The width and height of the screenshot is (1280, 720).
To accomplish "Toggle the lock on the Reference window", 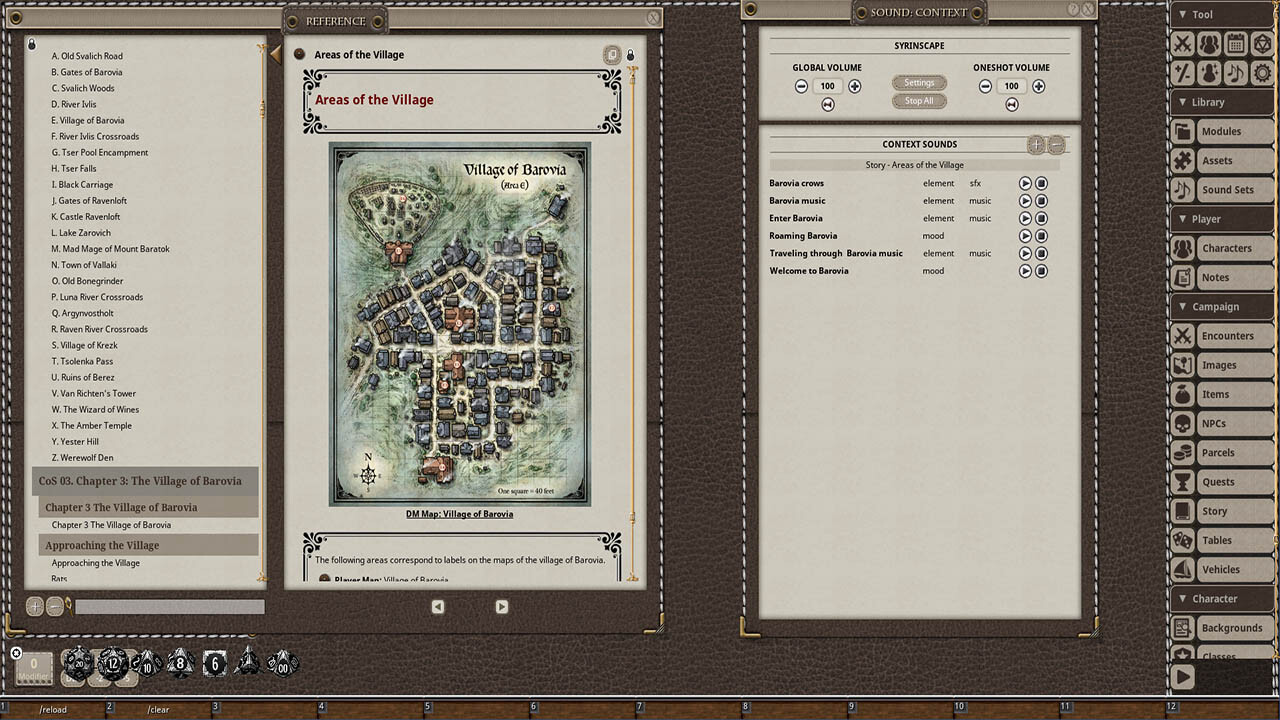I will (630, 53).
